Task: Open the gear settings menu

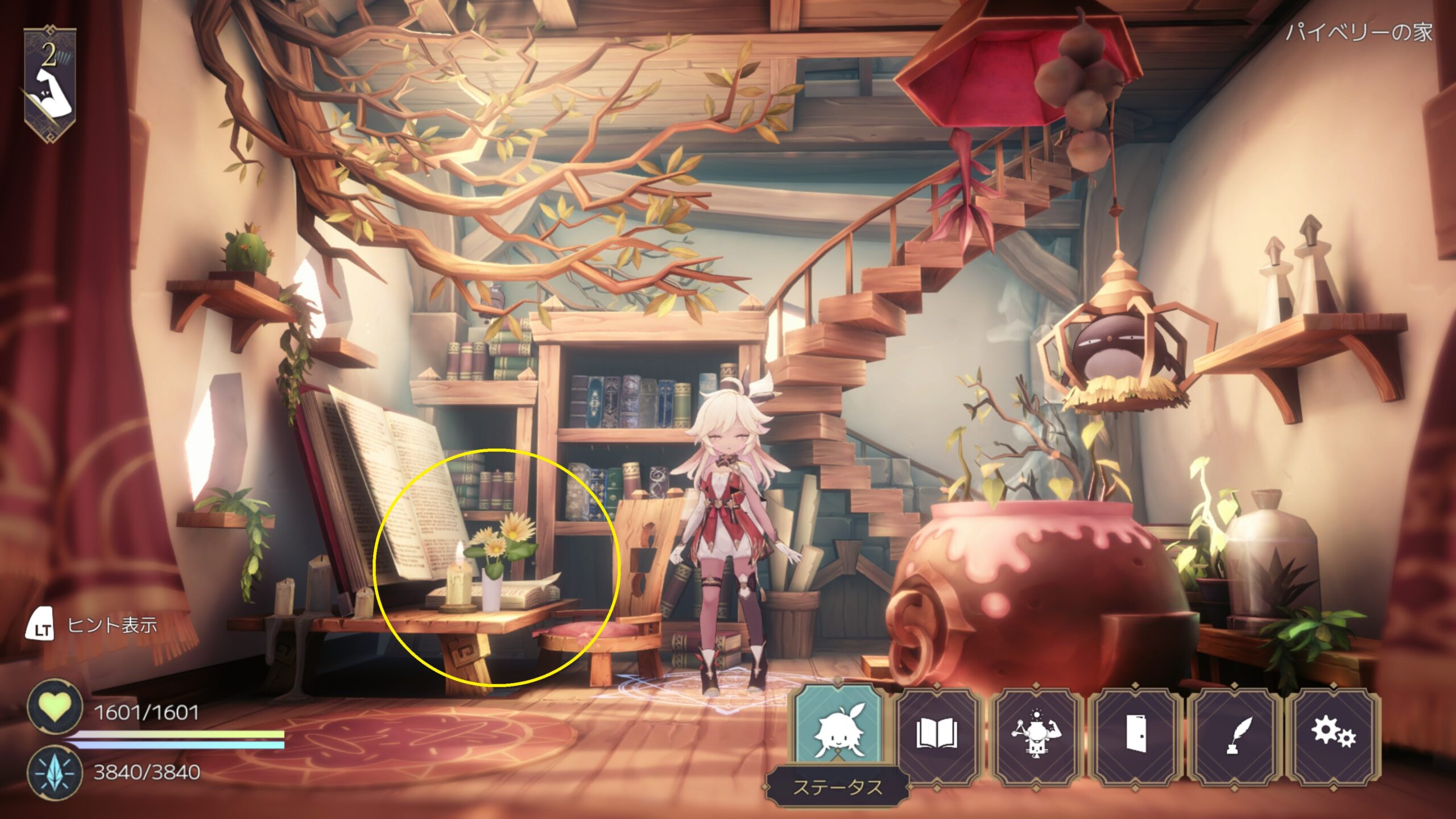Action: click(1333, 734)
